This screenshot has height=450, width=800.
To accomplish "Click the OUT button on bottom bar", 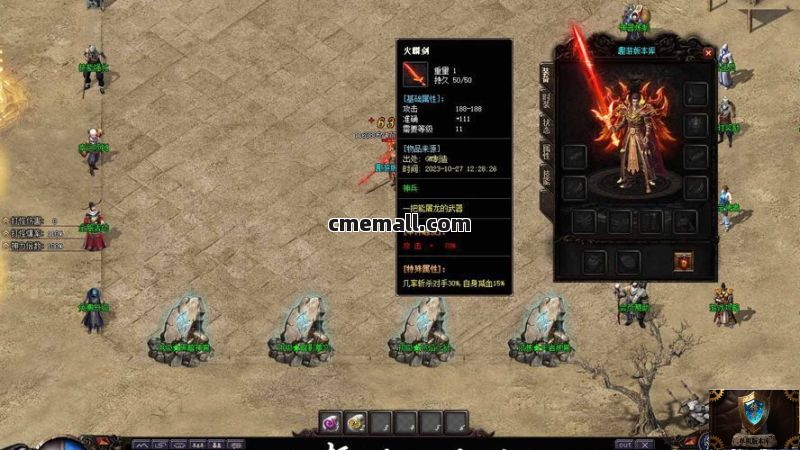I will [624, 444].
